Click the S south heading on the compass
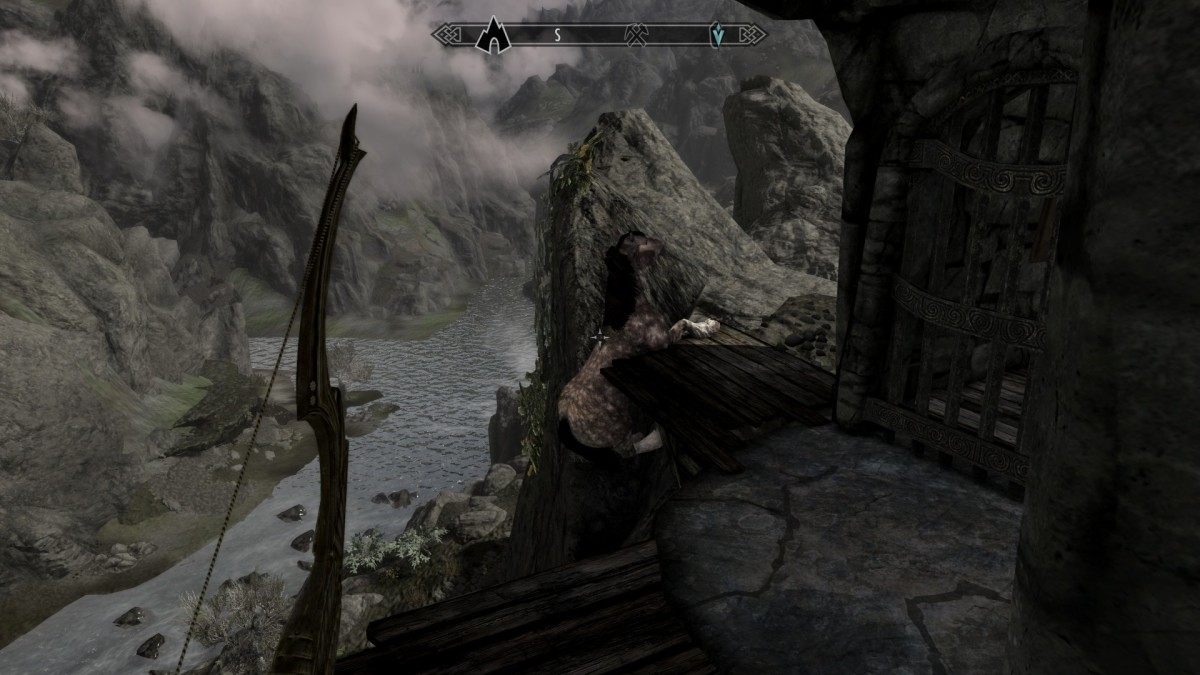The height and width of the screenshot is (675, 1200). click(x=558, y=35)
